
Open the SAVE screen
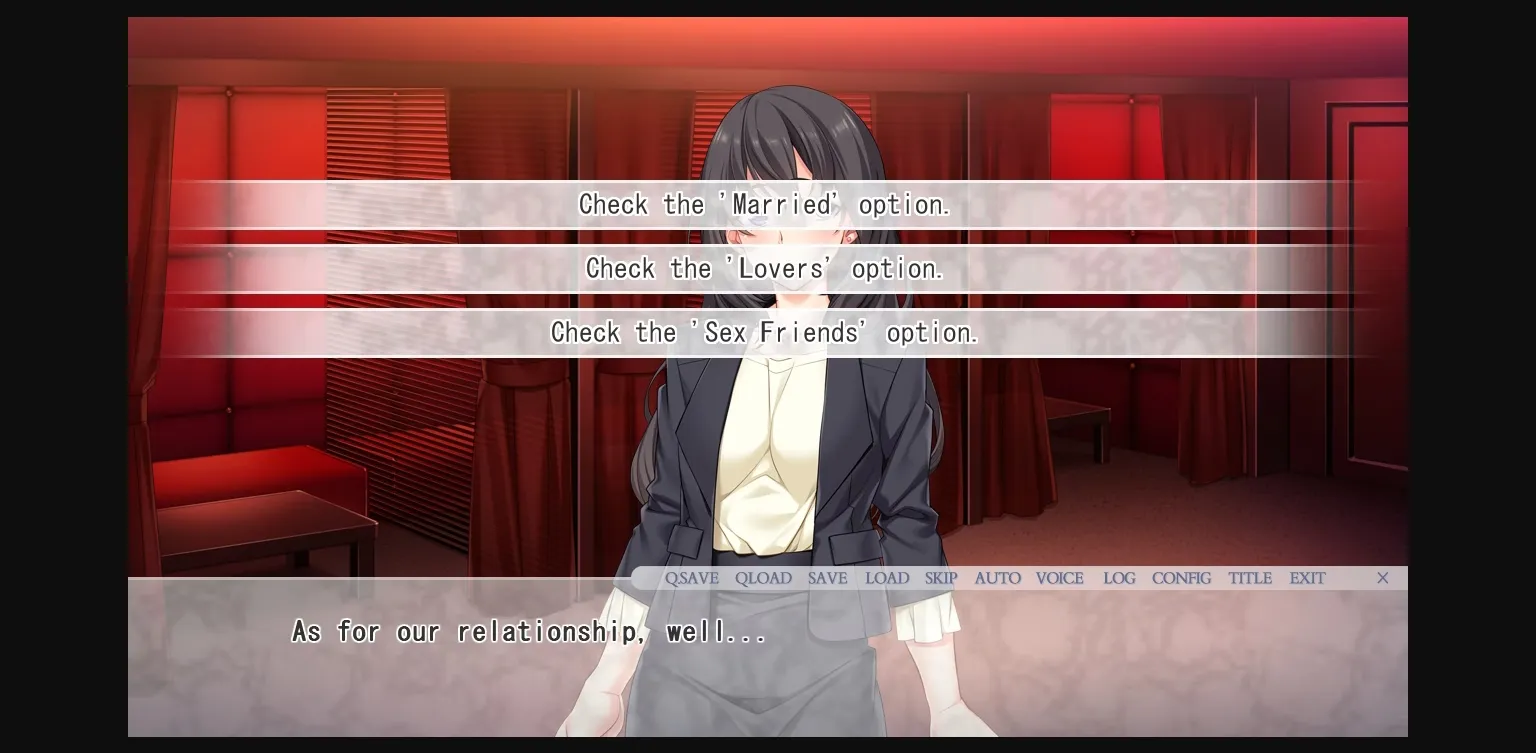coord(828,578)
